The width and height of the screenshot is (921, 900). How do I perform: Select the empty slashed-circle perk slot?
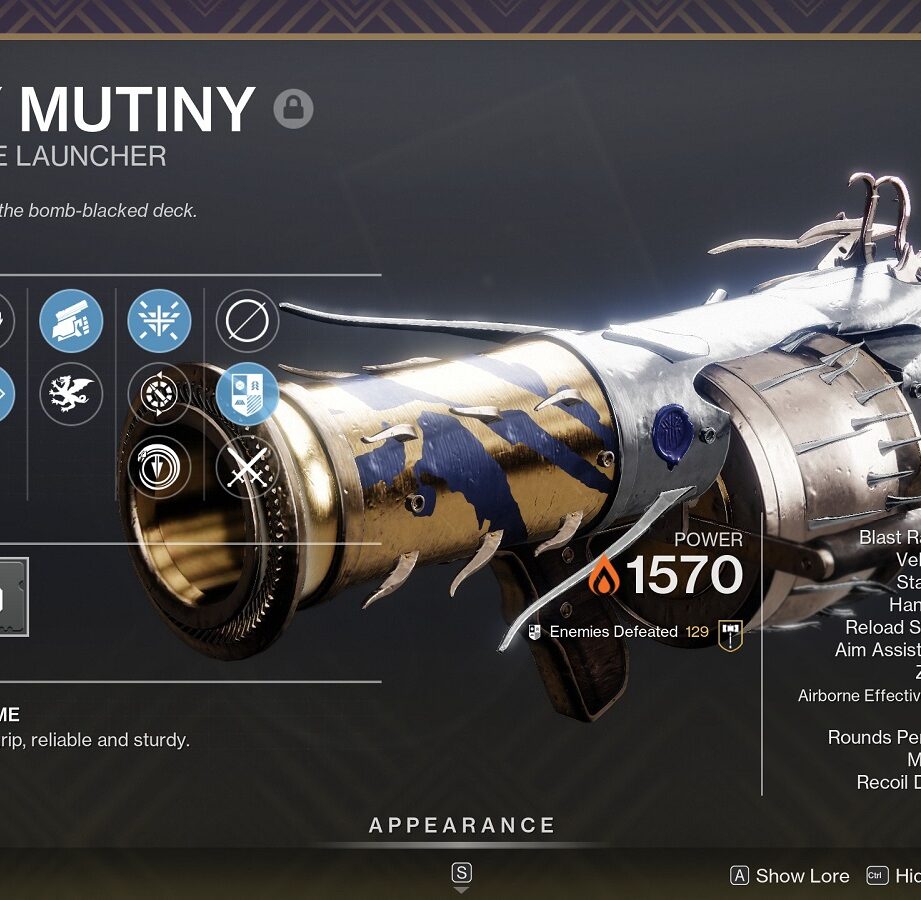pos(247,322)
